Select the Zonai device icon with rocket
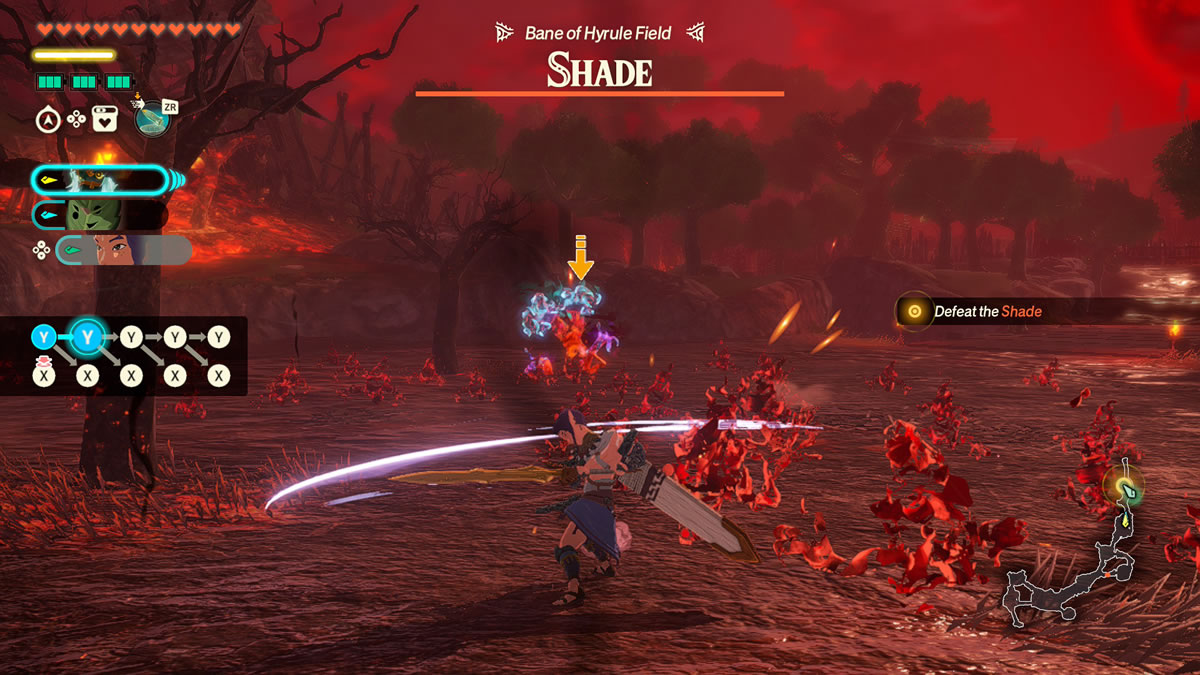 tap(152, 120)
